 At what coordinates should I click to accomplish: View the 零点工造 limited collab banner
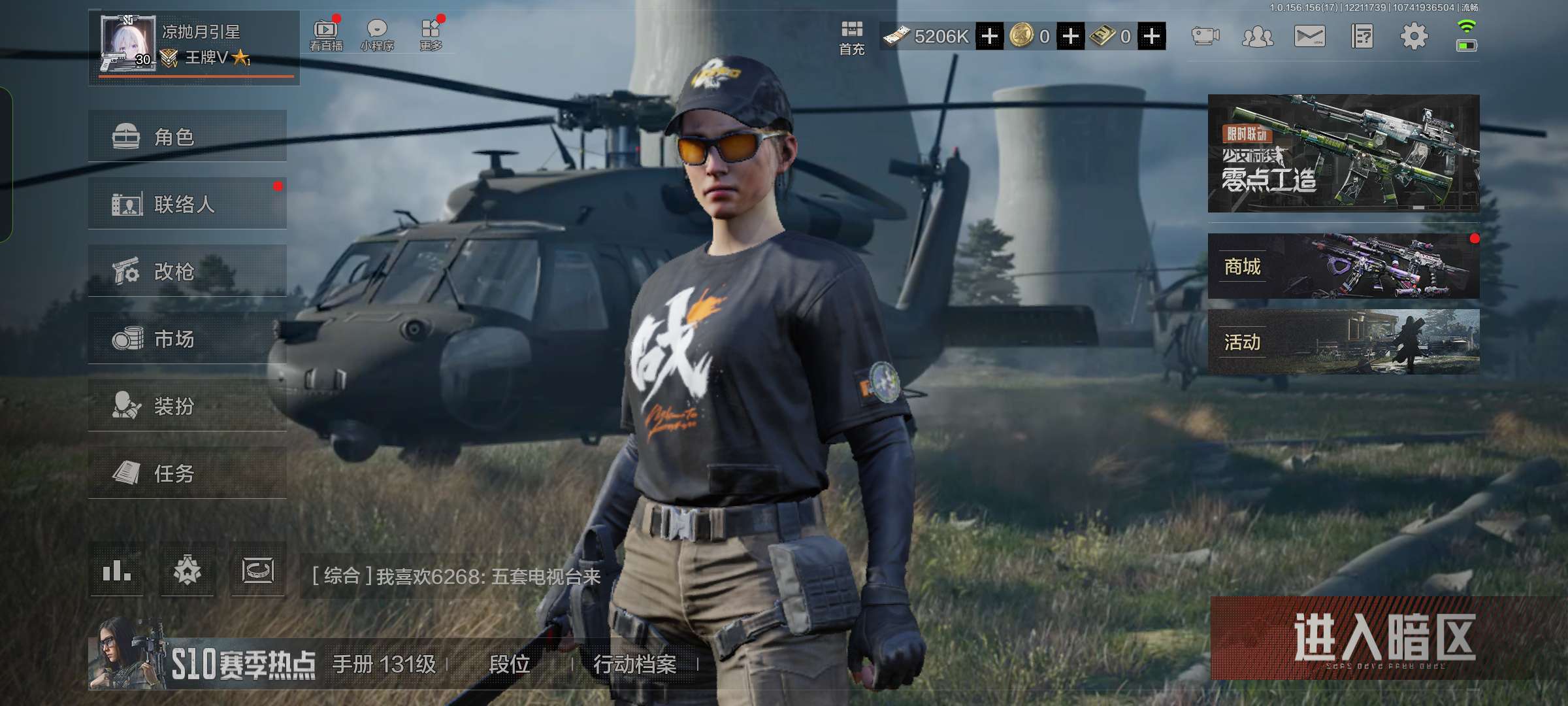(x=1343, y=154)
